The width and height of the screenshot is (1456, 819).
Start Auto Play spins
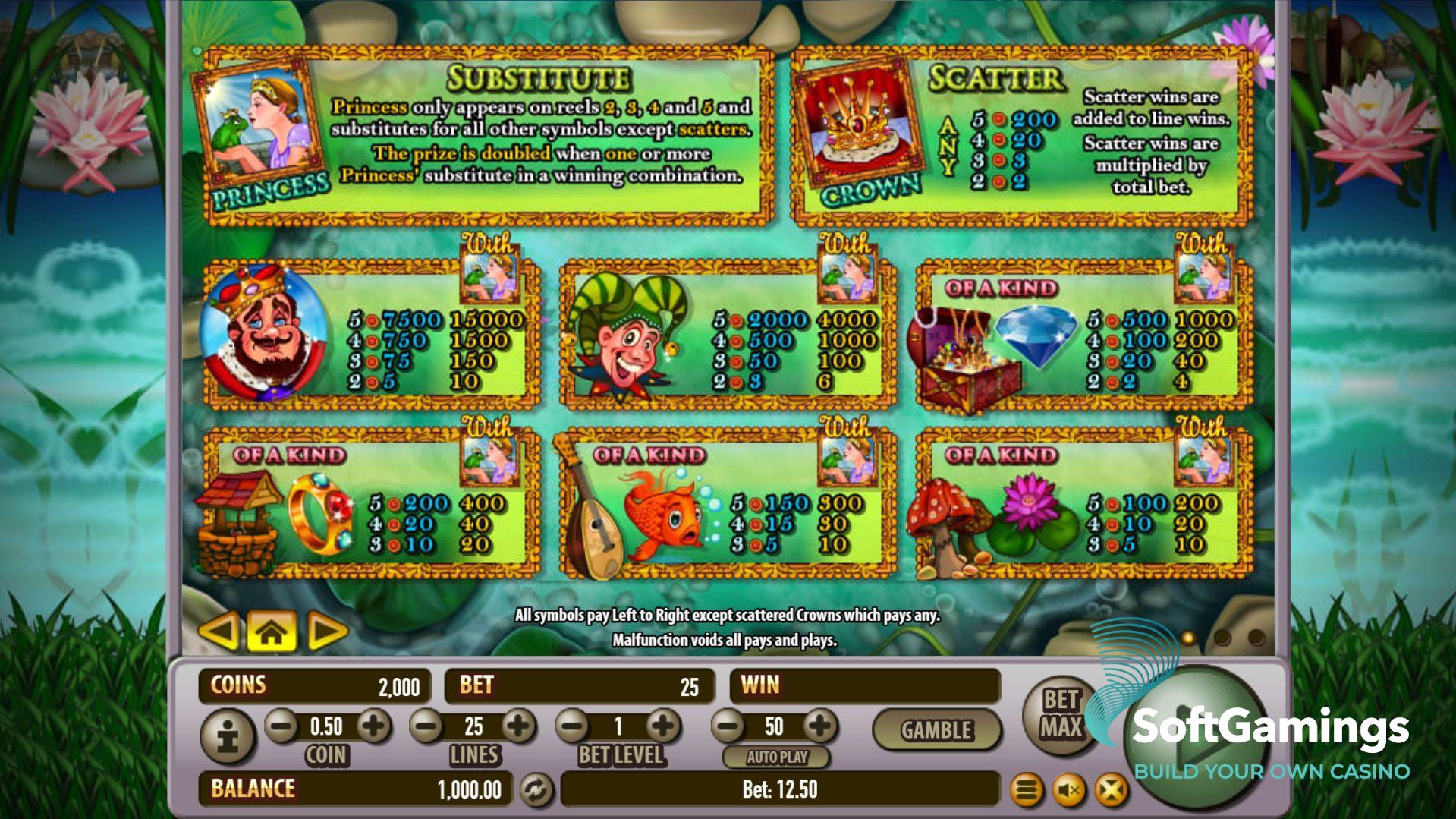(776, 757)
